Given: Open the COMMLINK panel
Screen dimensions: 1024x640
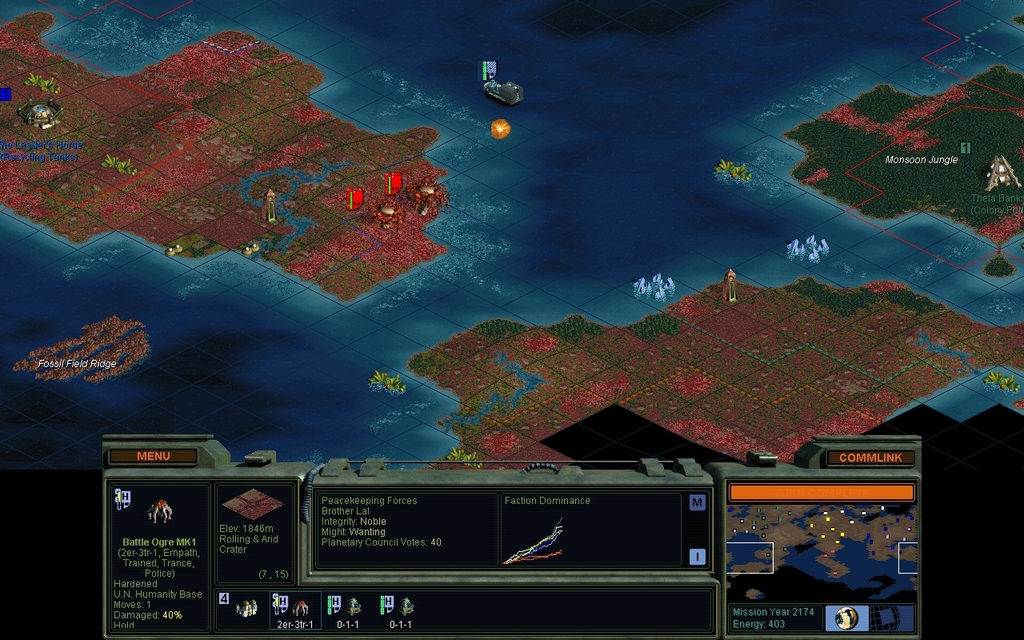Looking at the screenshot, I should (869, 458).
